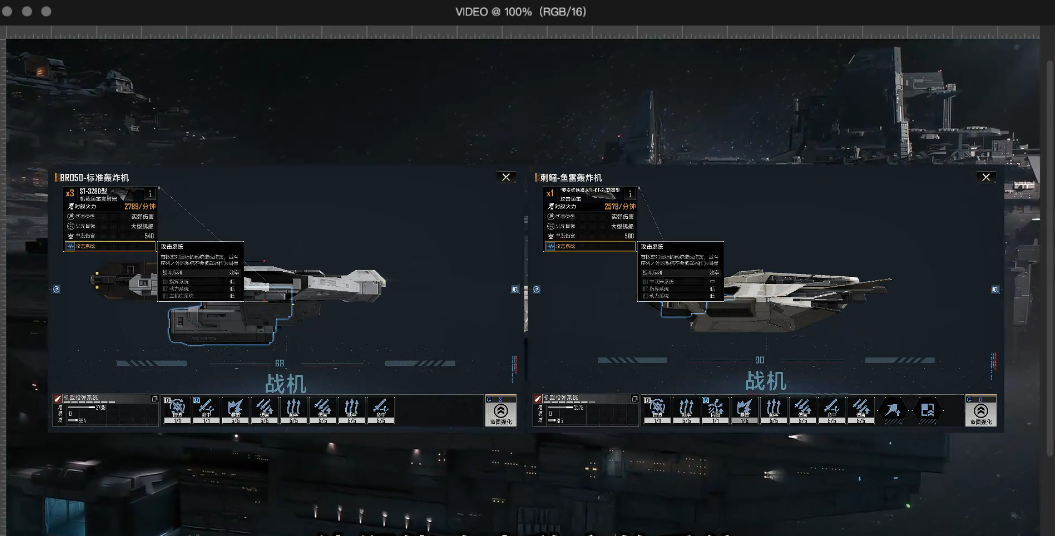The image size is (1055, 536).
Task: Close the BR050 standard bomber panel
Action: click(x=506, y=177)
